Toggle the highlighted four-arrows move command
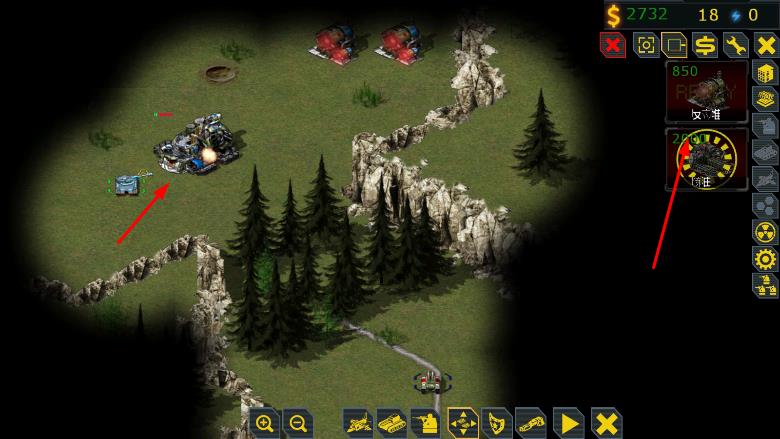The width and height of the screenshot is (780, 439). pyautogui.click(x=463, y=423)
